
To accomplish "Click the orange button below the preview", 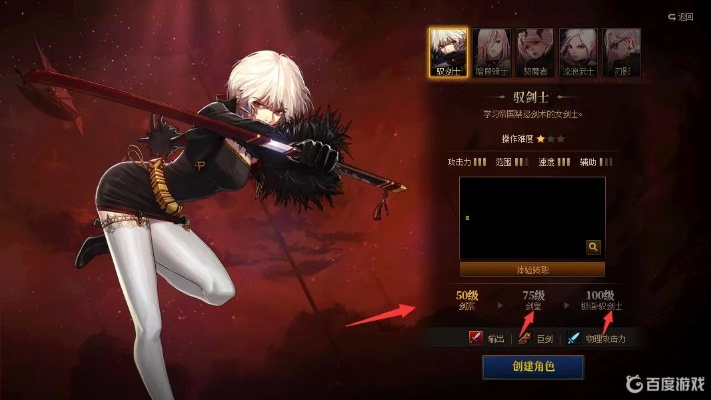I will click(x=532, y=269).
